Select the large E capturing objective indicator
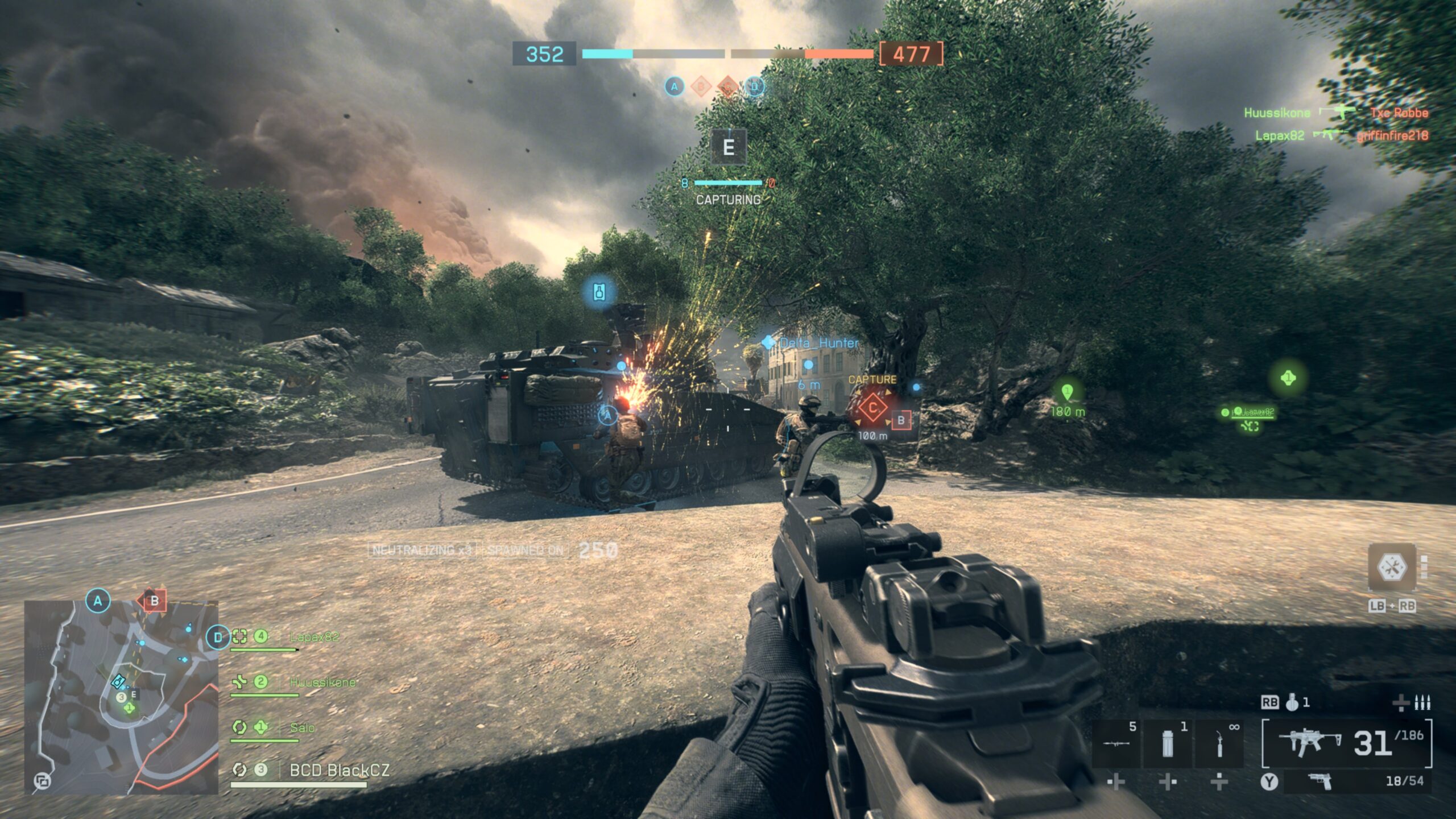Viewport: 1456px width, 819px height. pyautogui.click(x=728, y=147)
